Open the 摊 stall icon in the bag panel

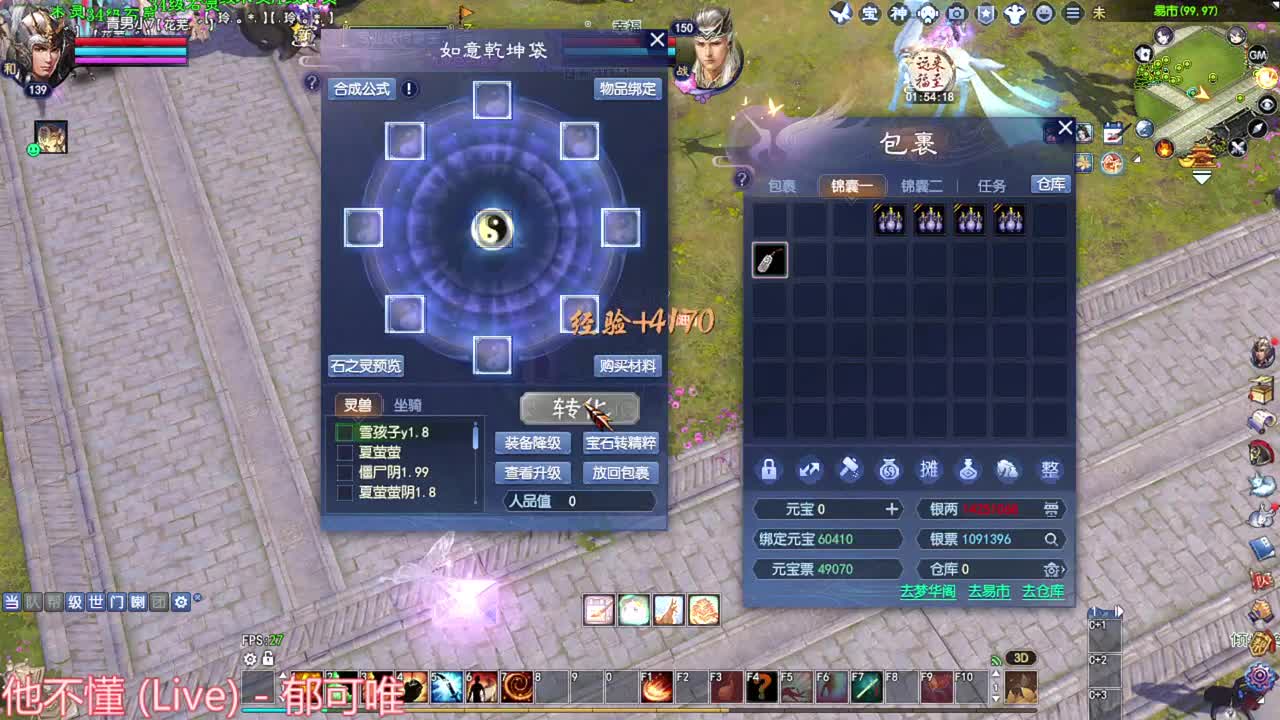pos(928,470)
